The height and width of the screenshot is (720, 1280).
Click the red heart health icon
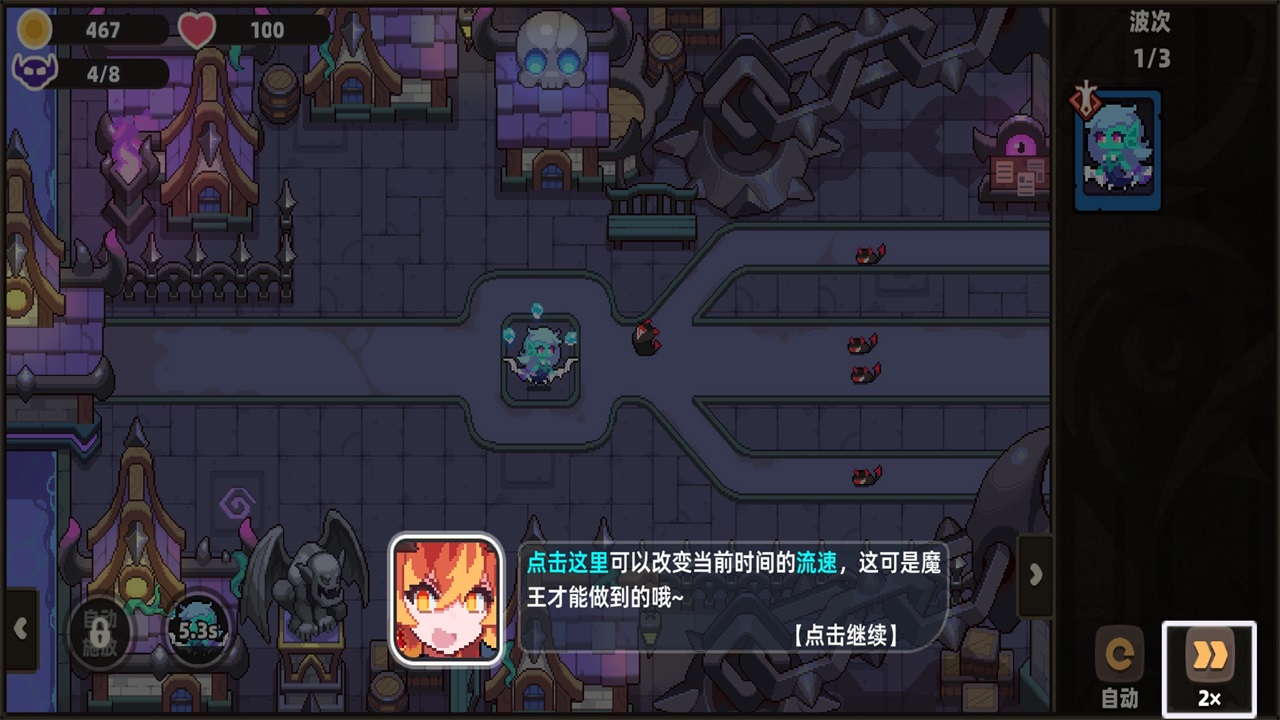pyautogui.click(x=196, y=29)
